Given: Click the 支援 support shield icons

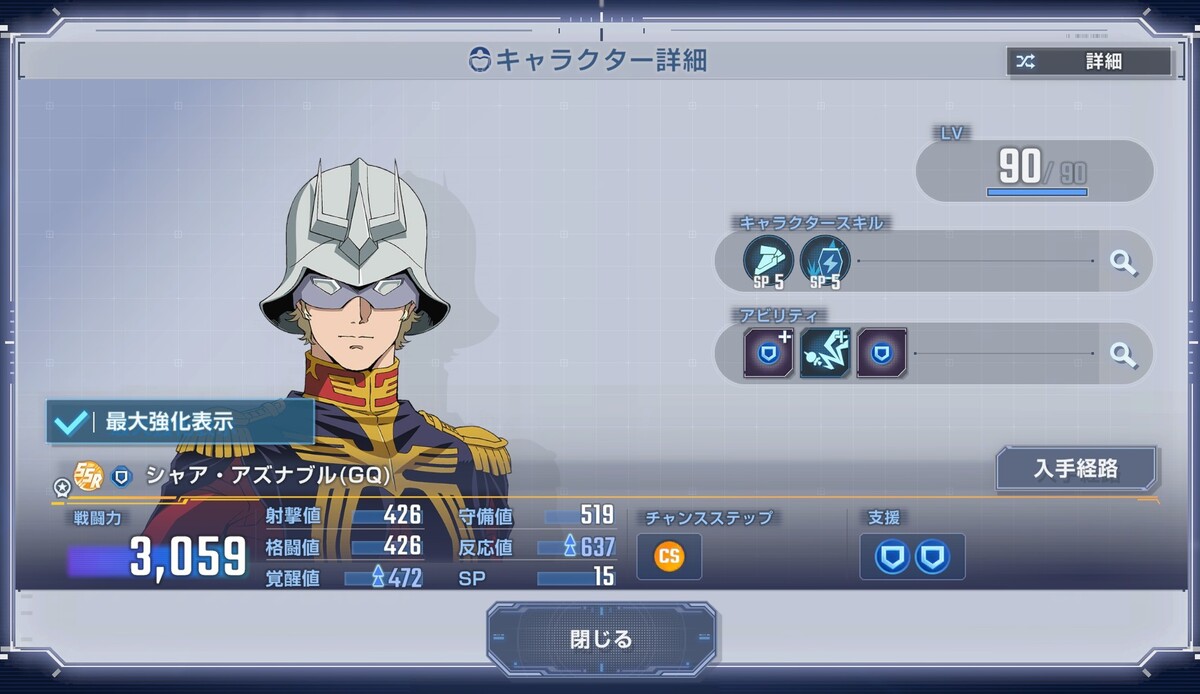Looking at the screenshot, I should pos(912,556).
